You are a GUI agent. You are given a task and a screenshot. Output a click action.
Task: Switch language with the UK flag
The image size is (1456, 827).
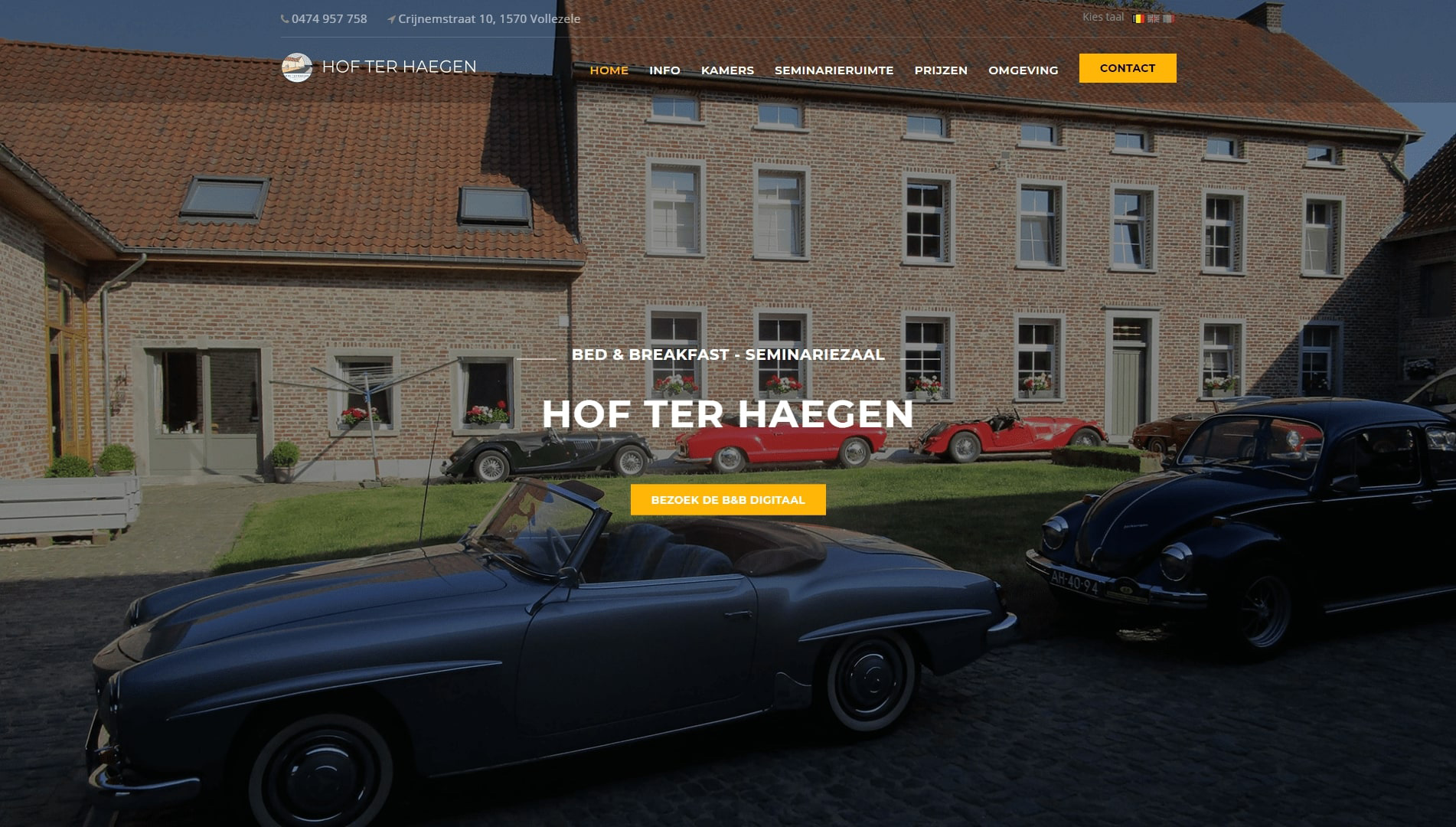pos(1153,18)
